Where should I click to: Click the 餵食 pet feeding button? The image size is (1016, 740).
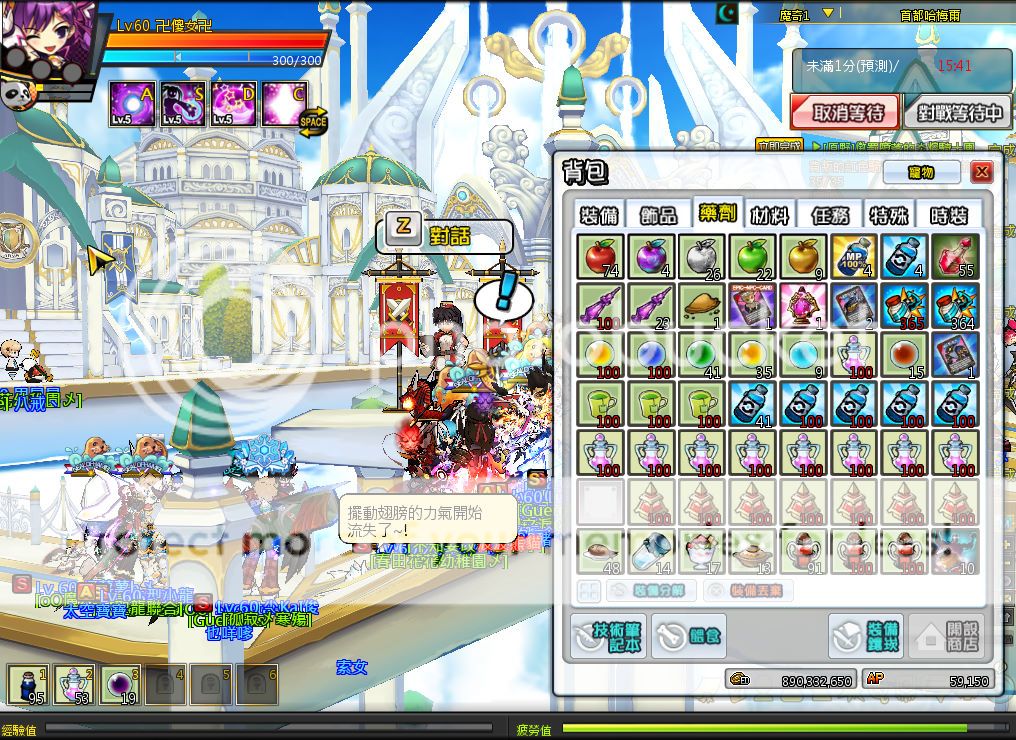coord(690,636)
